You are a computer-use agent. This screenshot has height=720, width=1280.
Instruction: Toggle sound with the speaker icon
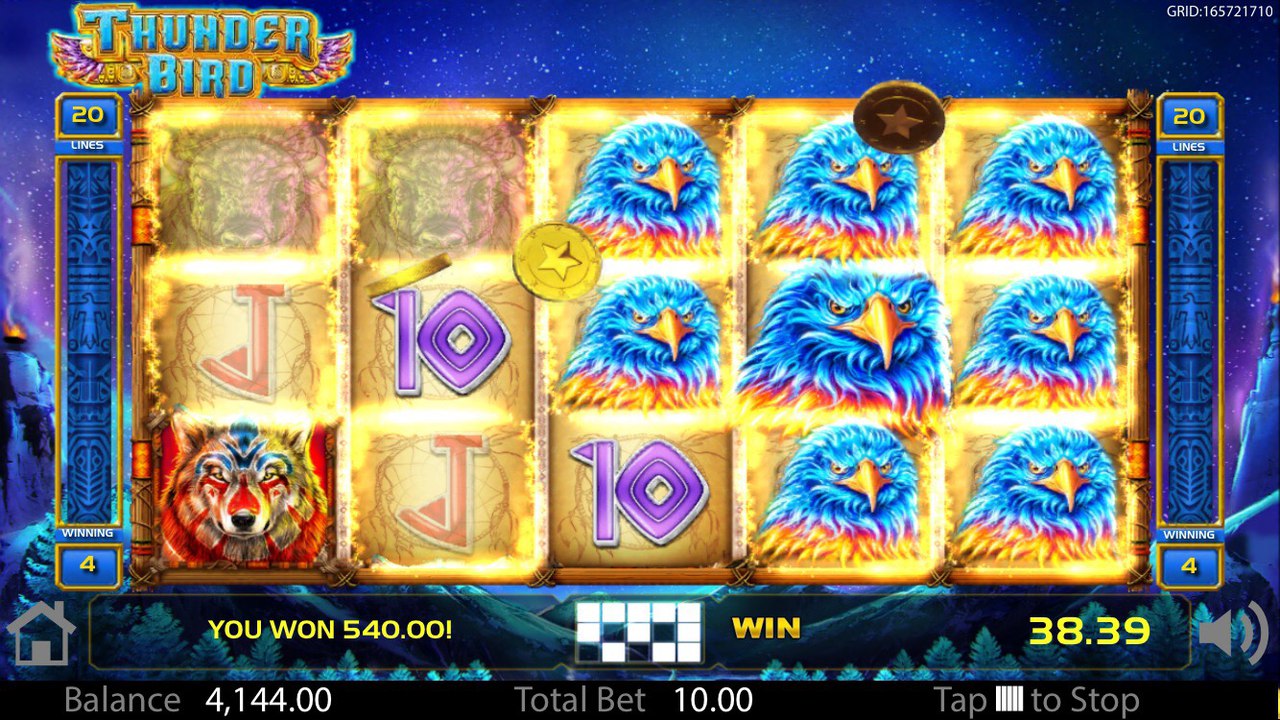point(1231,632)
